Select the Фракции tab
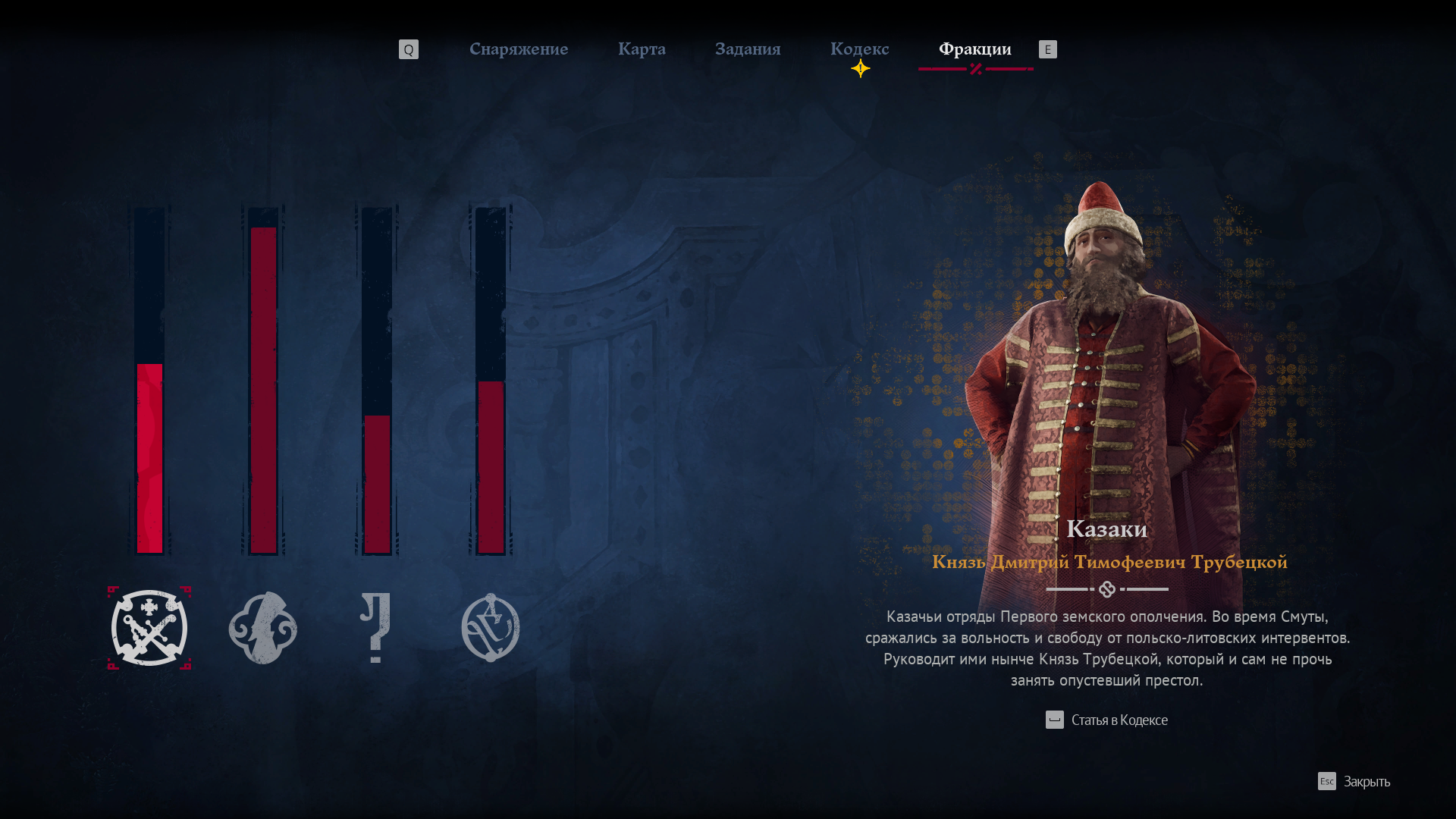 [x=974, y=49]
